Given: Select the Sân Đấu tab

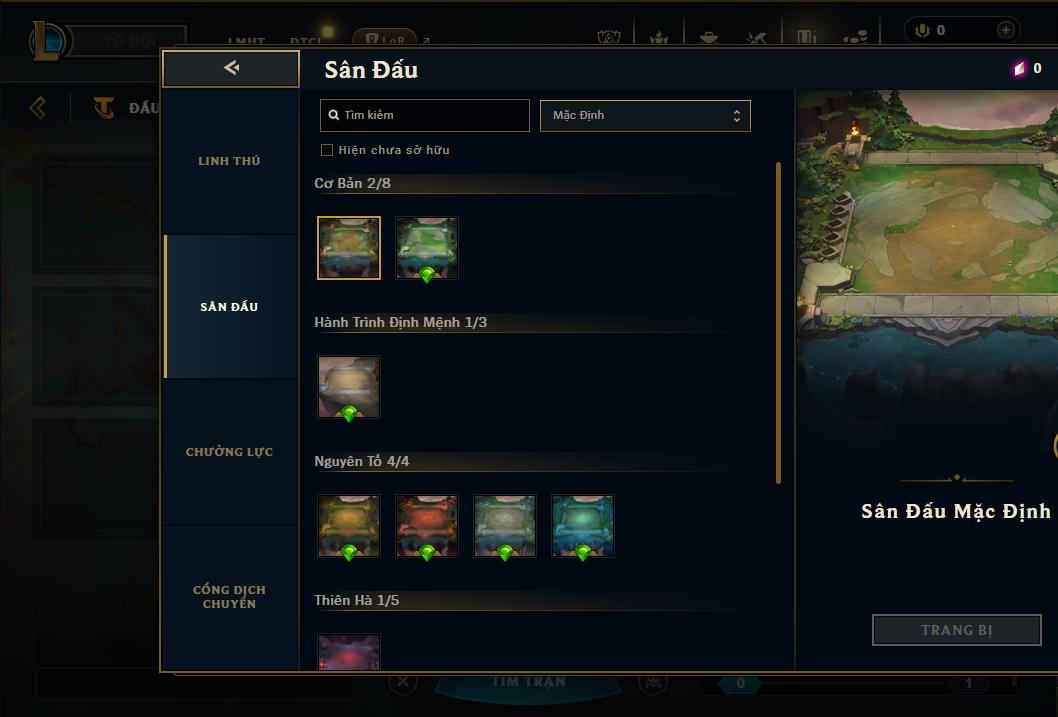Looking at the screenshot, I should click(229, 307).
